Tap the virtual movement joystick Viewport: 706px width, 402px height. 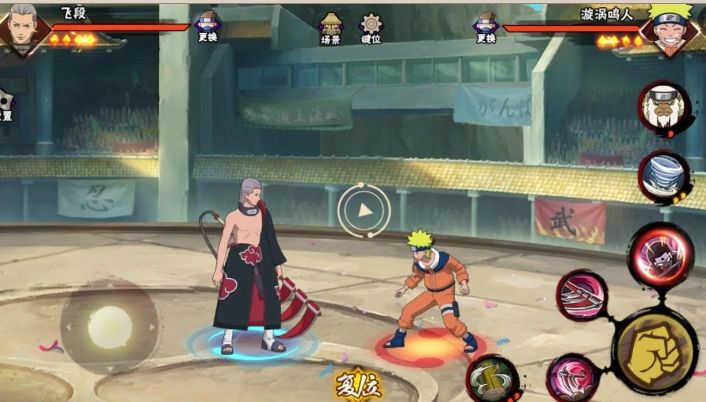(x=110, y=326)
